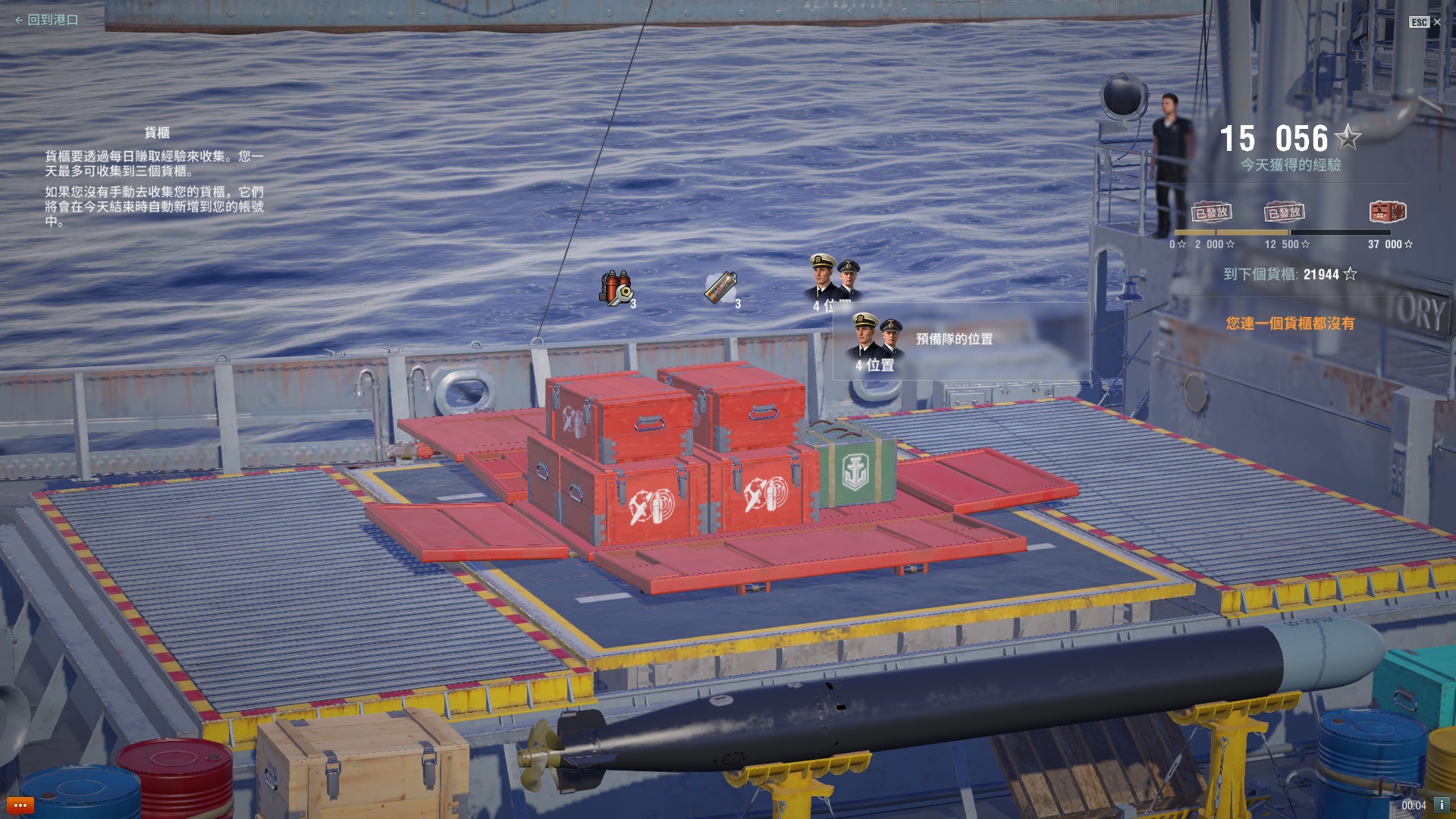Return to port via 回到港口

click(x=47, y=20)
